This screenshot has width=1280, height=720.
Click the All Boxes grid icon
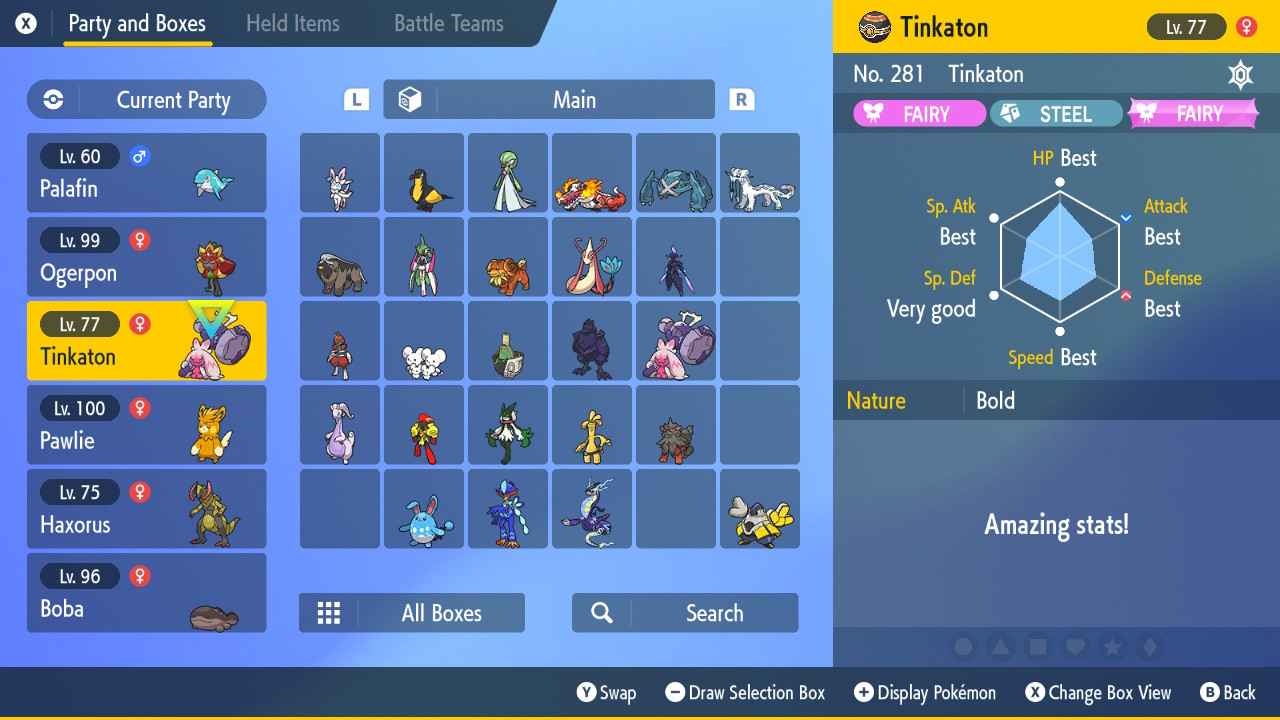click(x=329, y=612)
